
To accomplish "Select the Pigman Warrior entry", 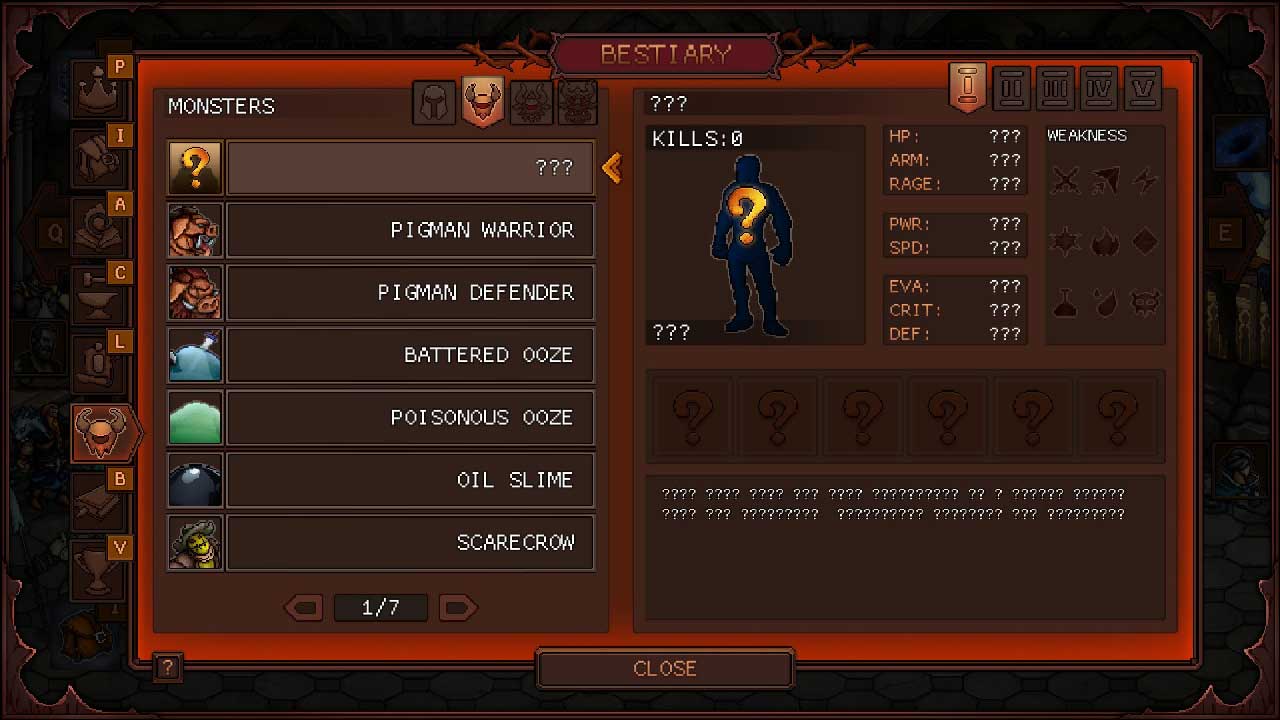I will [410, 230].
